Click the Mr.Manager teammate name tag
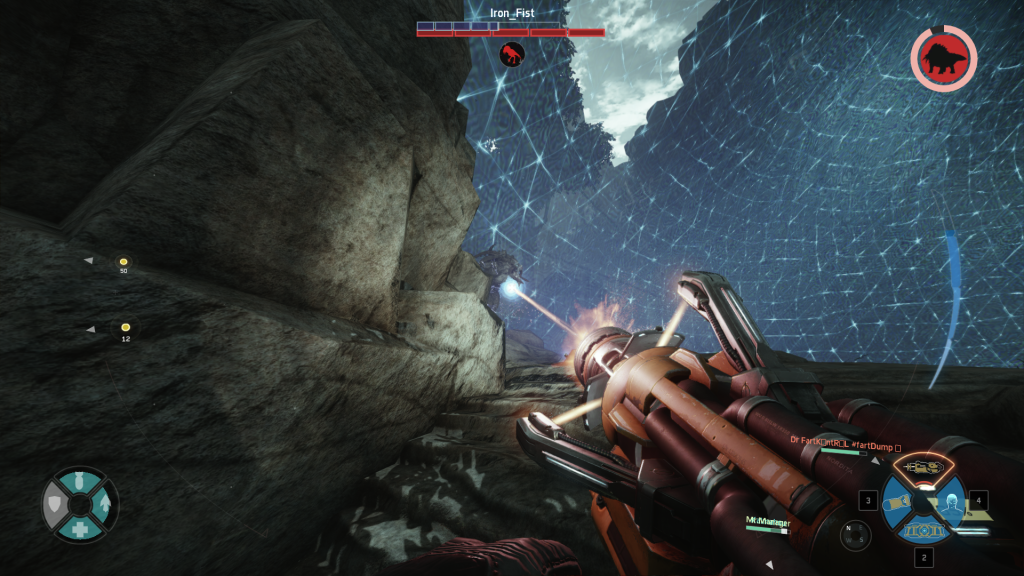The width and height of the screenshot is (1024, 576). point(767,521)
